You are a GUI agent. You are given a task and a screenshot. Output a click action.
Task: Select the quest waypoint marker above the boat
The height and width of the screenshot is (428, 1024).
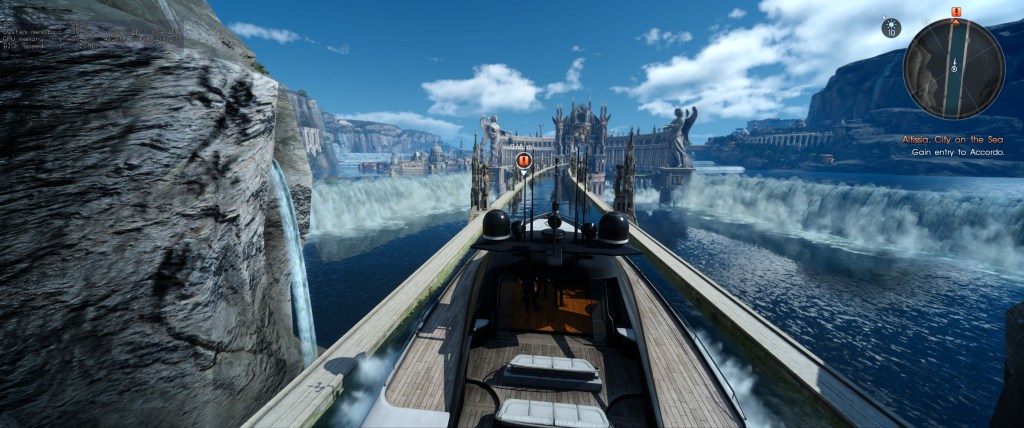[x=523, y=160]
